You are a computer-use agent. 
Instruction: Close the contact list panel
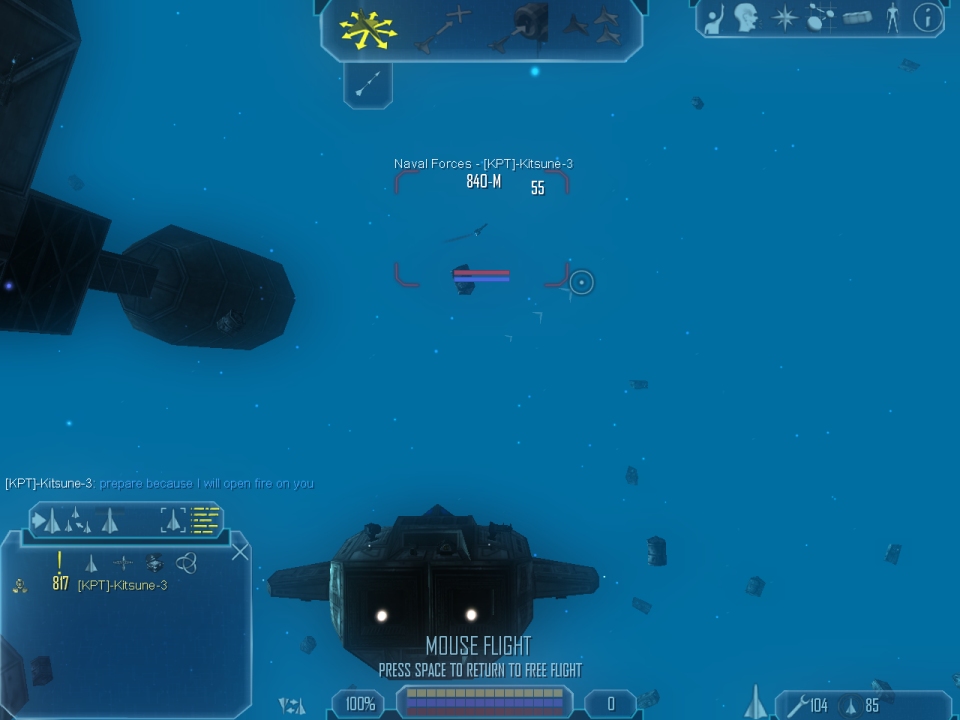click(x=240, y=551)
